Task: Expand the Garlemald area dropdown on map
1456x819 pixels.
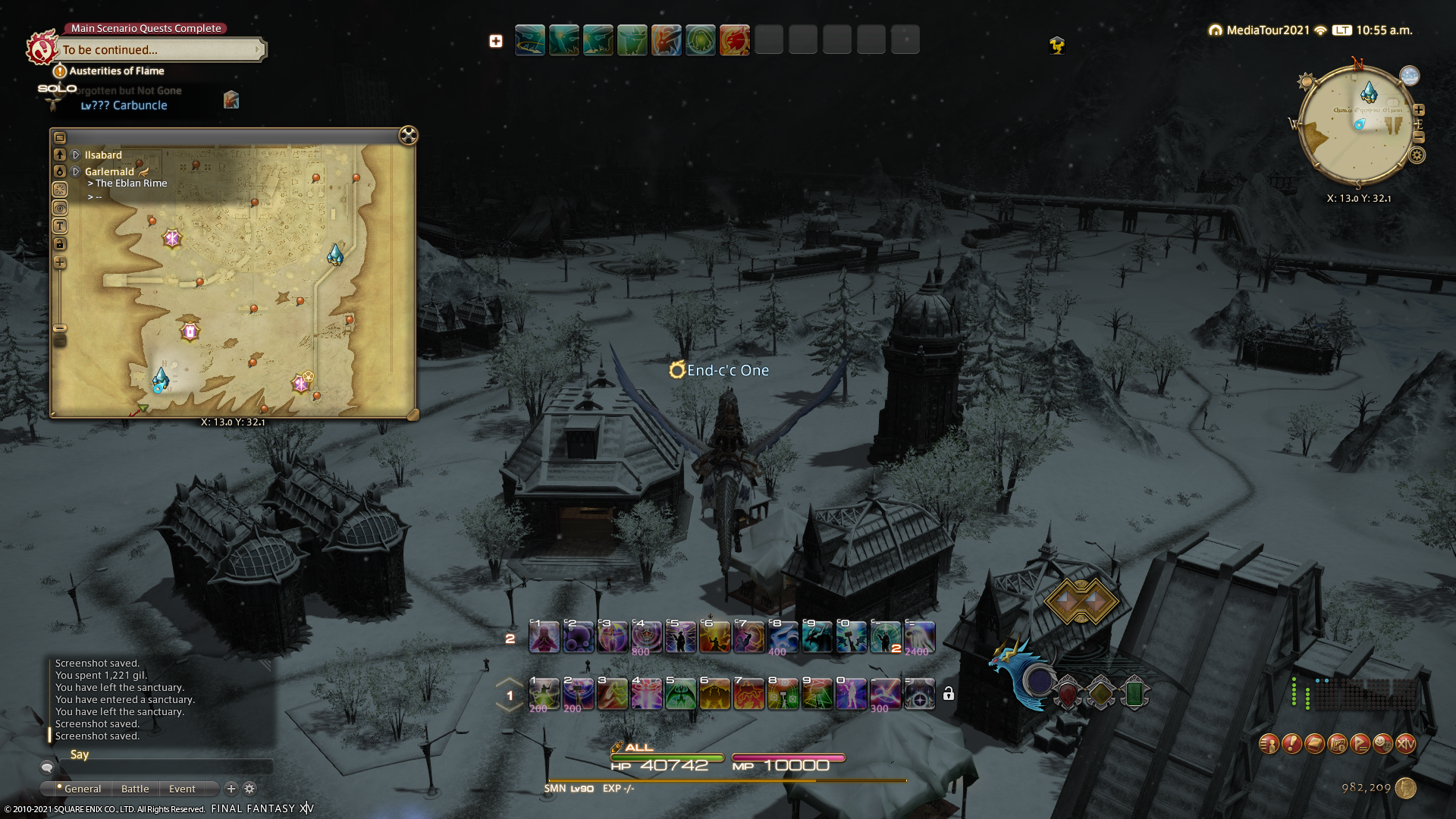Action: 76,172
